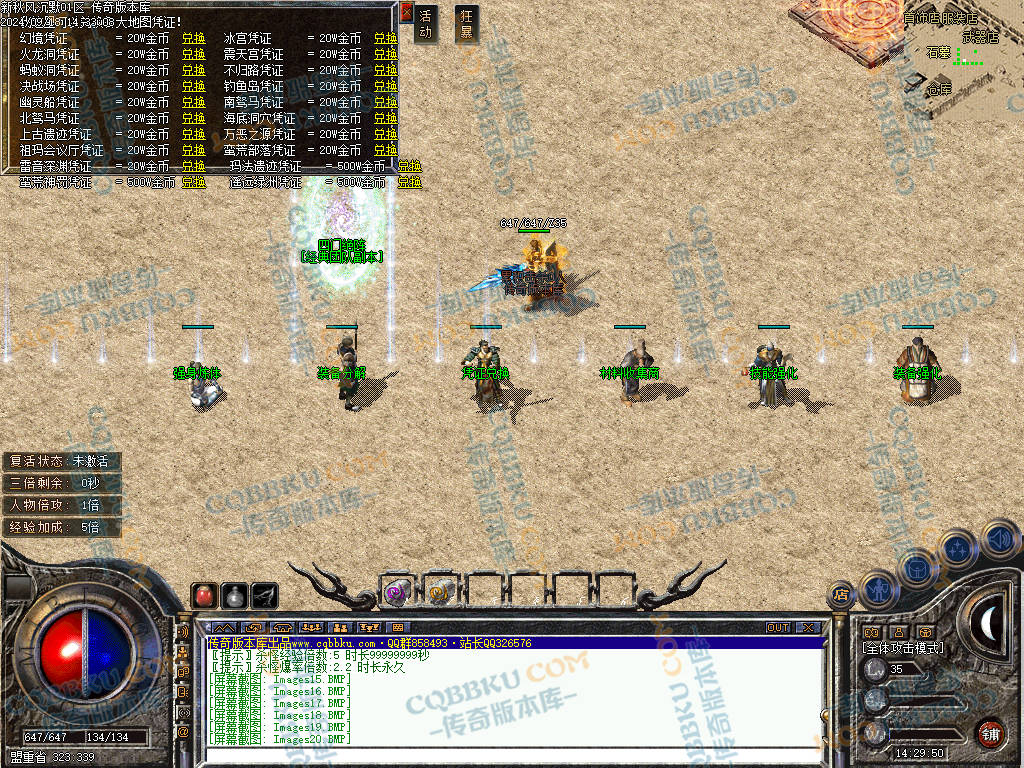The width and height of the screenshot is (1024, 768).
Task: Activate the 狂暴 berserk button
Action: (x=466, y=24)
